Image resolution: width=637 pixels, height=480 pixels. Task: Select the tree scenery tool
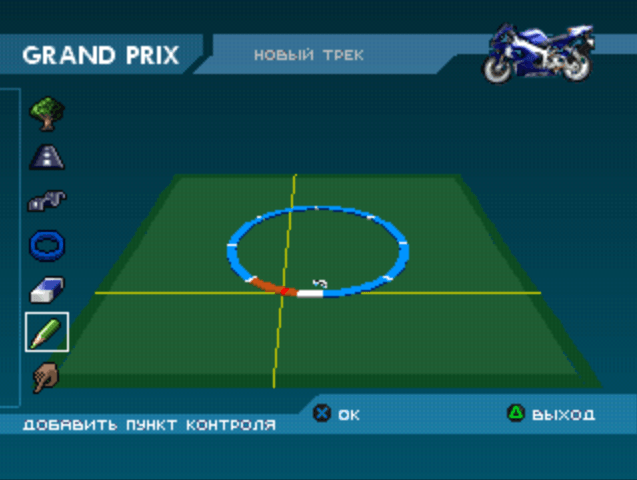46,113
